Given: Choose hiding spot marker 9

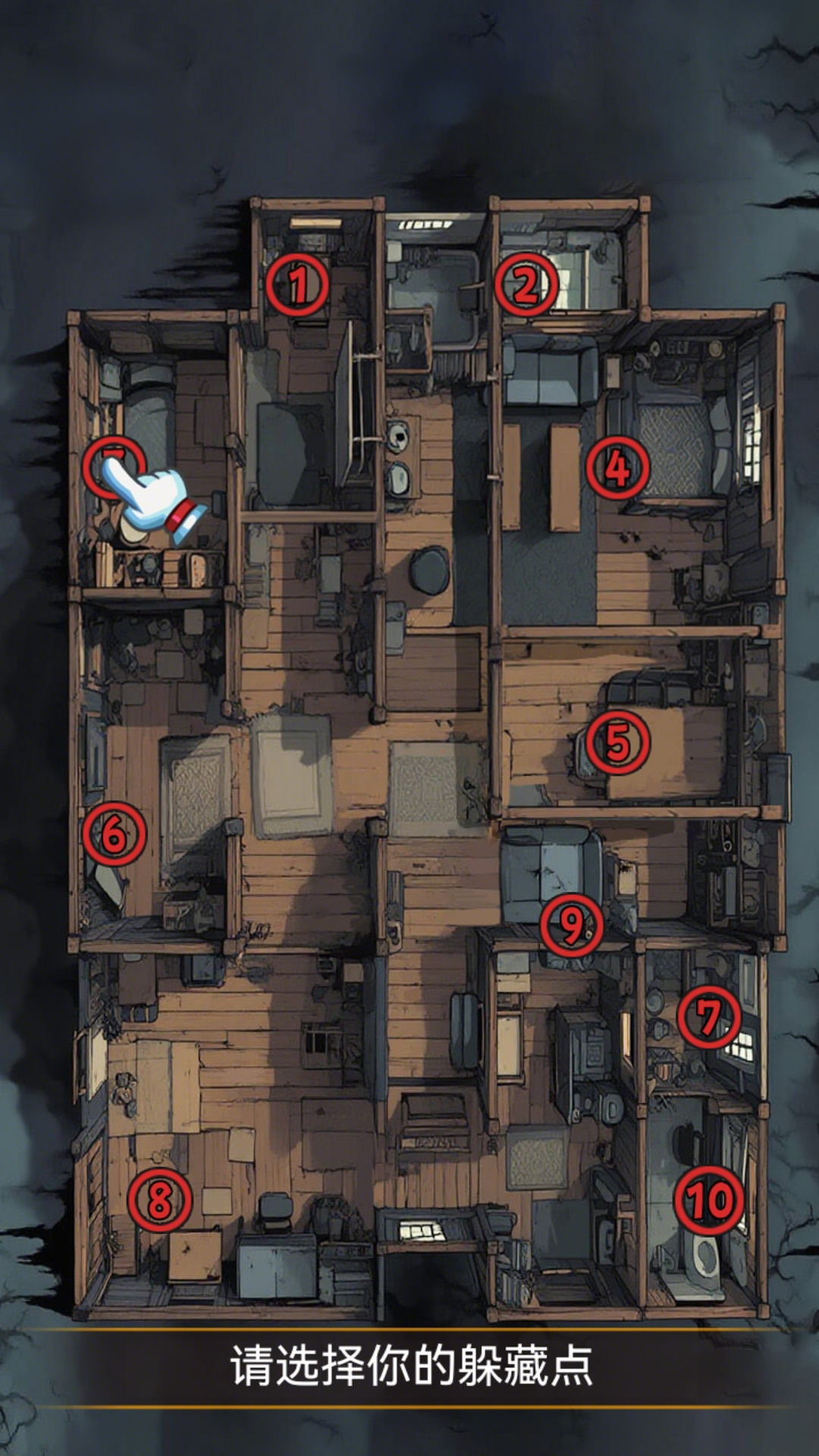Looking at the screenshot, I should [572, 924].
